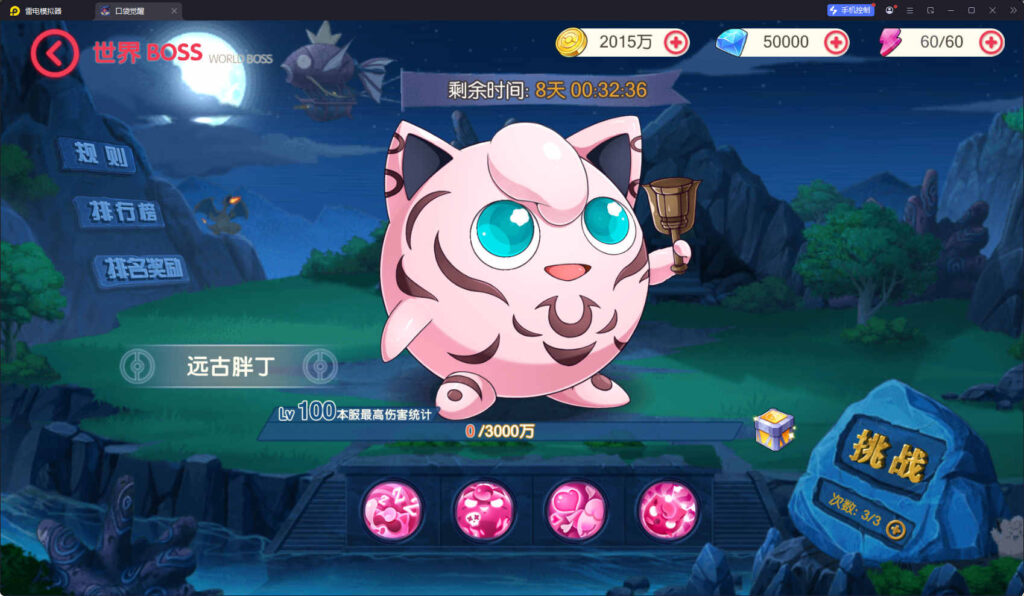Add challenge attempts with the gold plus
This screenshot has height=596, width=1024.
[896, 529]
